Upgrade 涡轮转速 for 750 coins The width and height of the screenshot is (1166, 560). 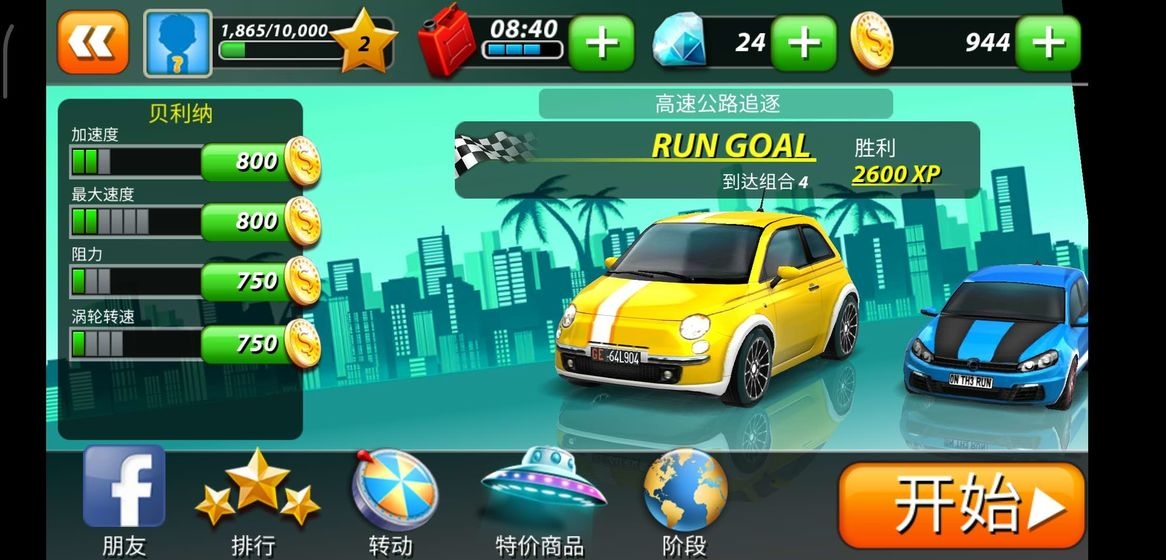(x=260, y=344)
